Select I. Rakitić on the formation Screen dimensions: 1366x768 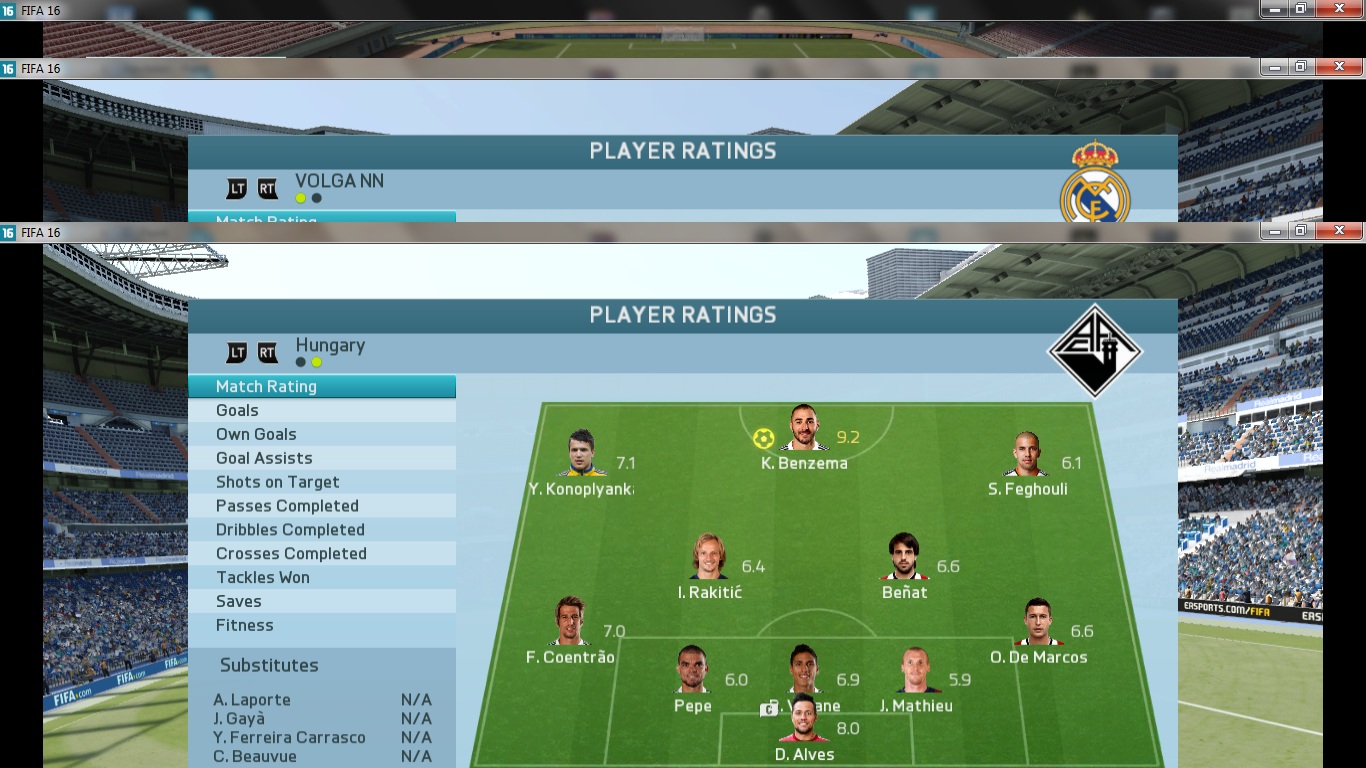(x=709, y=558)
